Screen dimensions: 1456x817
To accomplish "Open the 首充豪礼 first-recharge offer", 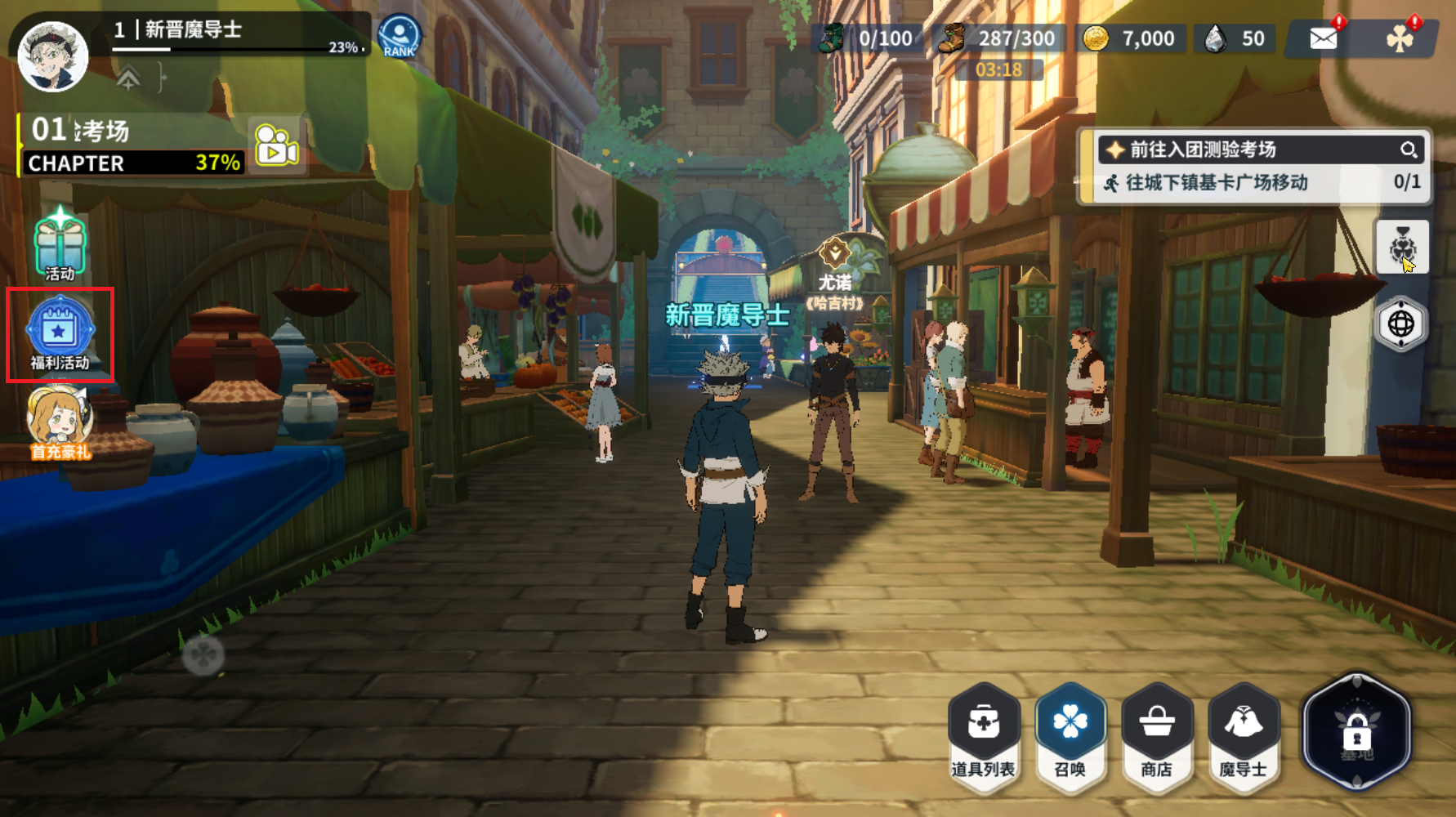I will (60, 423).
